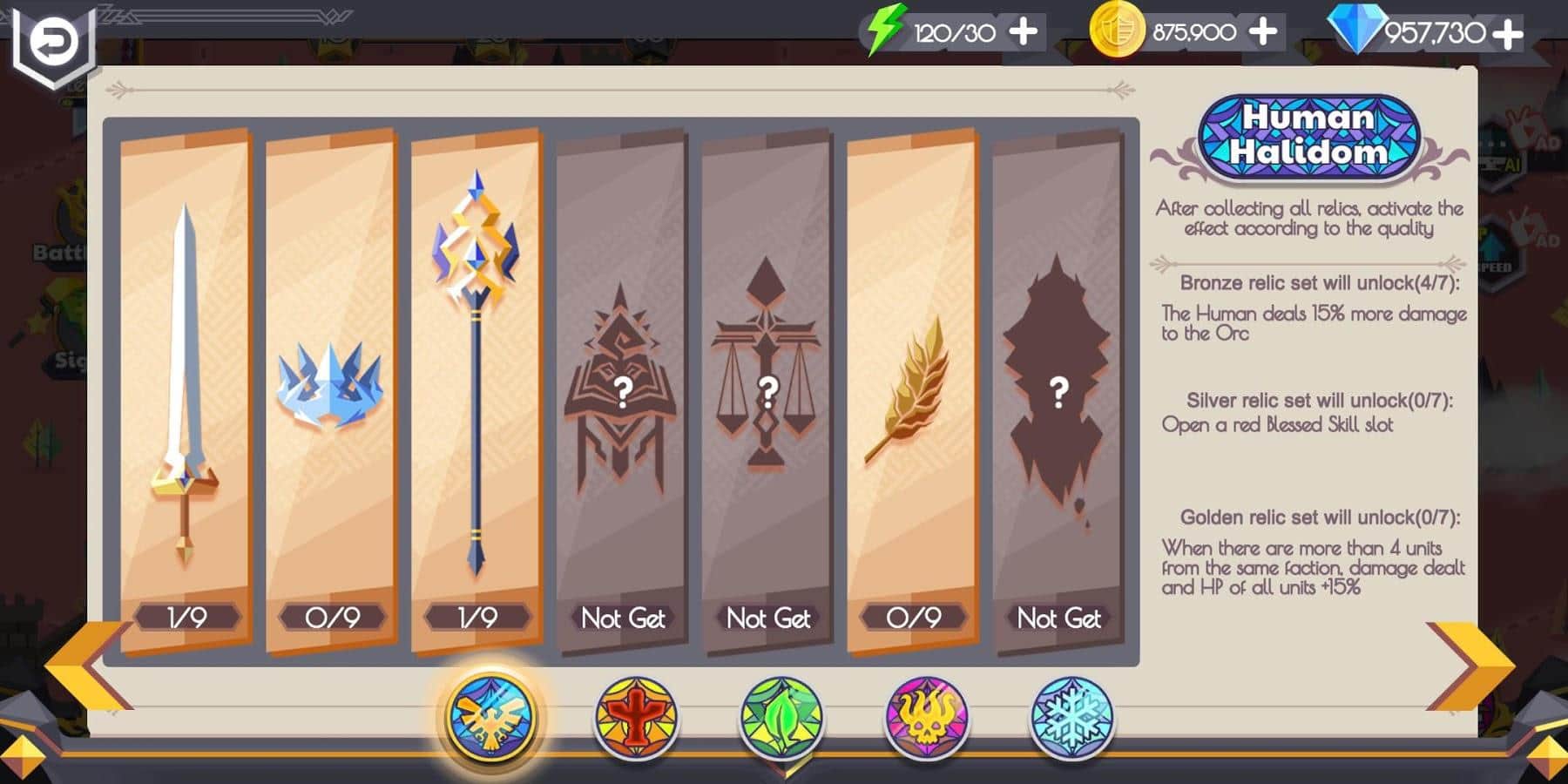
Task: Buy more diamonds with the plus button
Action: (1507, 35)
